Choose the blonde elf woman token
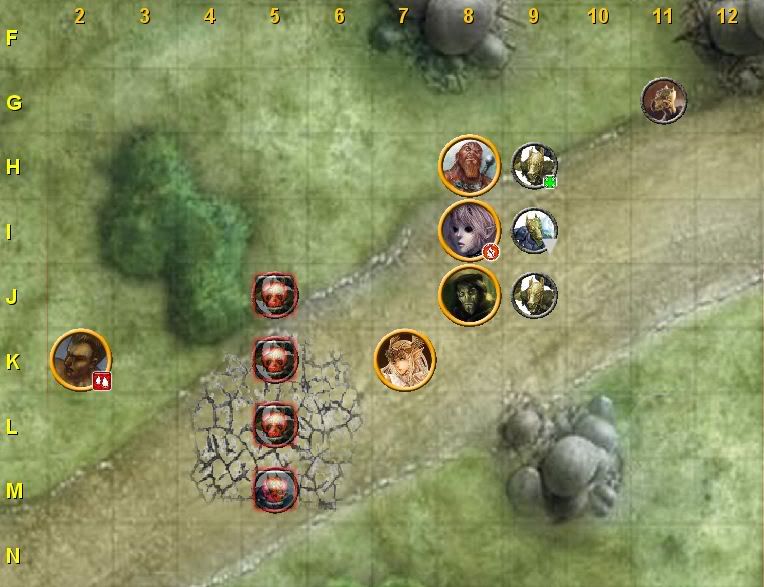 (404, 359)
